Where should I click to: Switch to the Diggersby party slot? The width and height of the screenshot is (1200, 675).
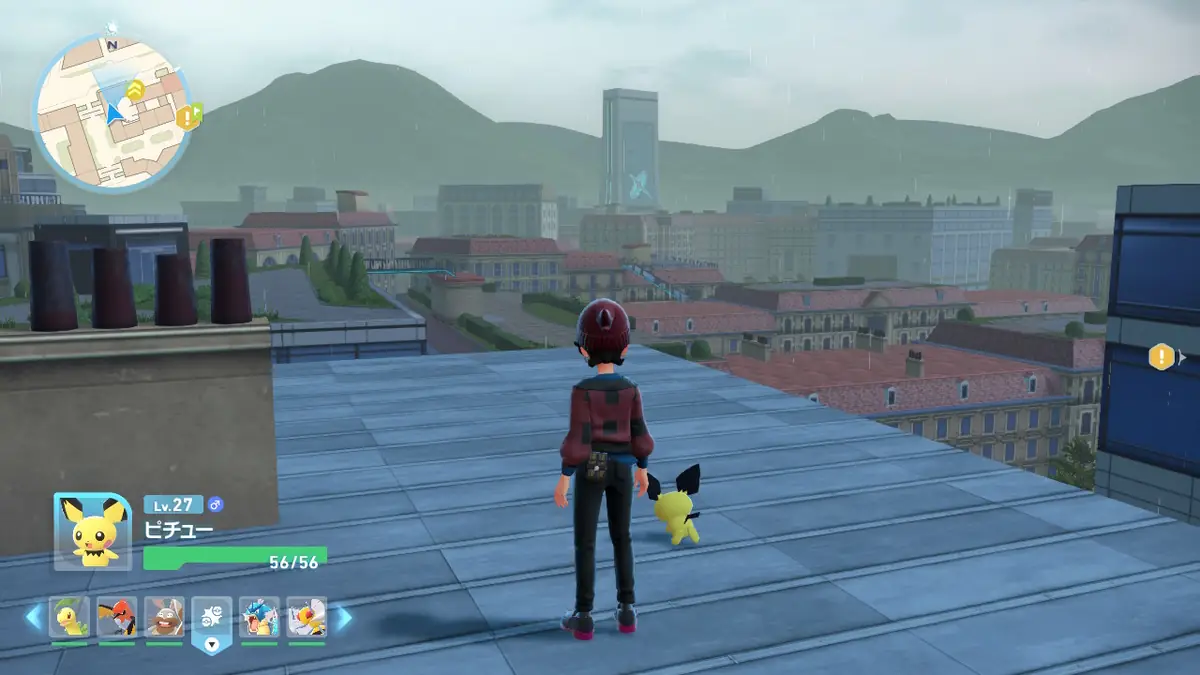164,617
